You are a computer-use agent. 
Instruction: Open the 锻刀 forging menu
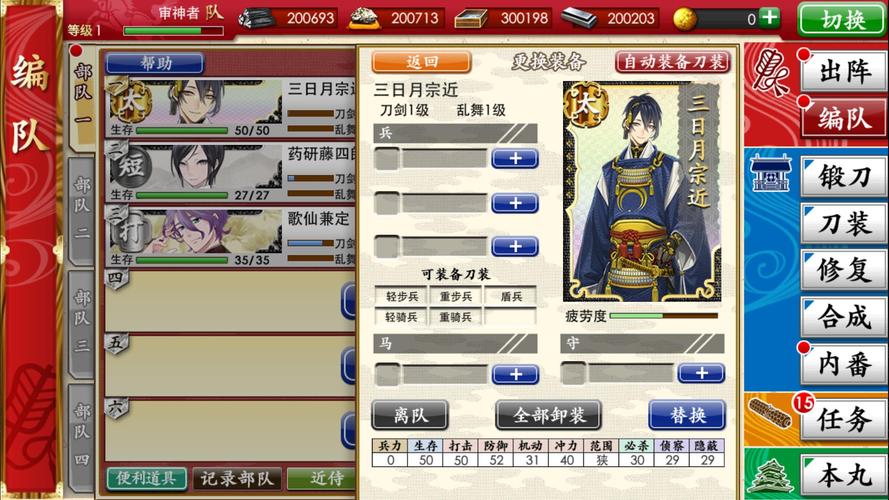tap(843, 177)
